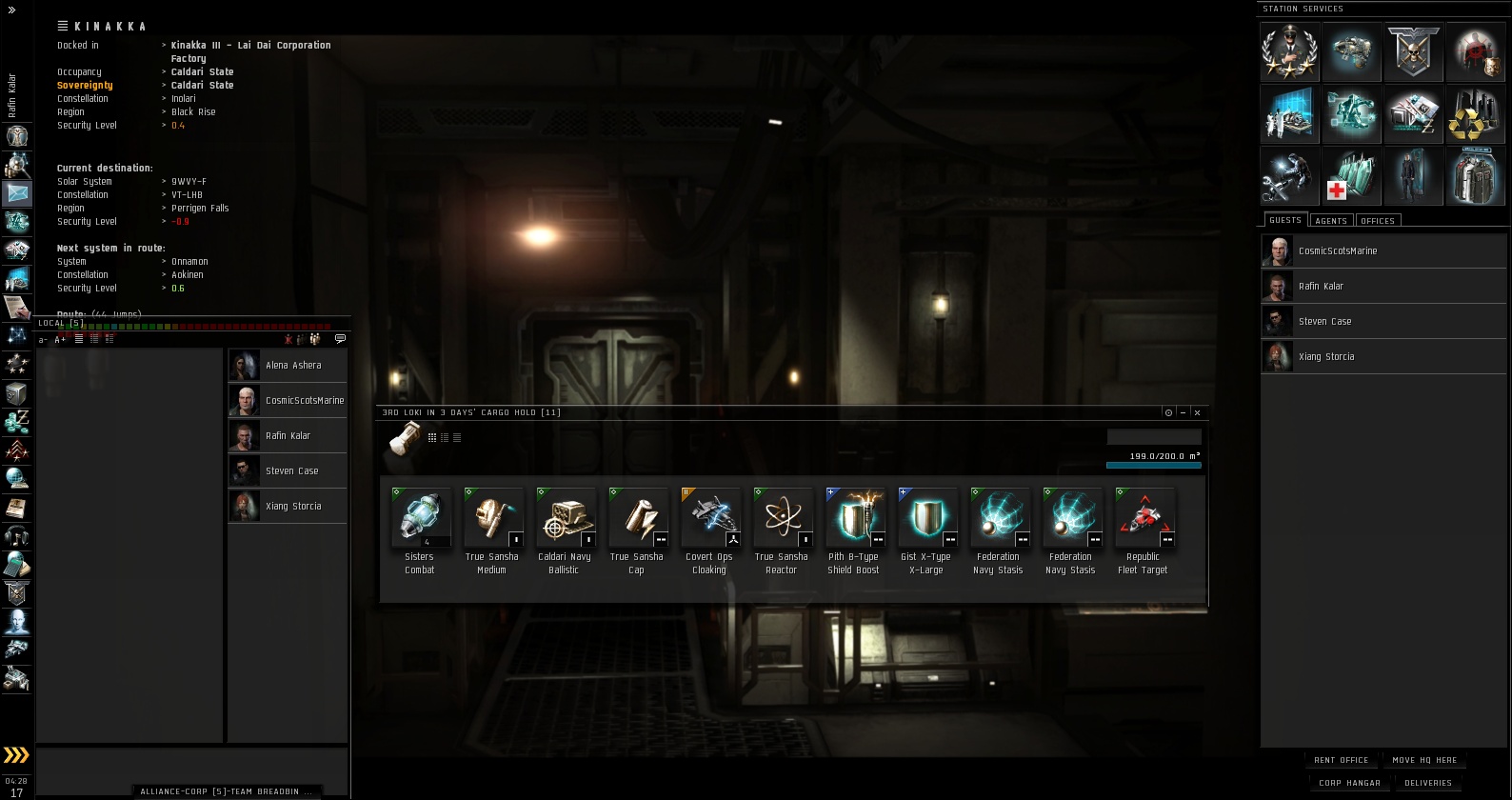Viewport: 1512px width, 800px height.
Task: Select the True Sansha Reactor item
Action: pyautogui.click(x=782, y=520)
